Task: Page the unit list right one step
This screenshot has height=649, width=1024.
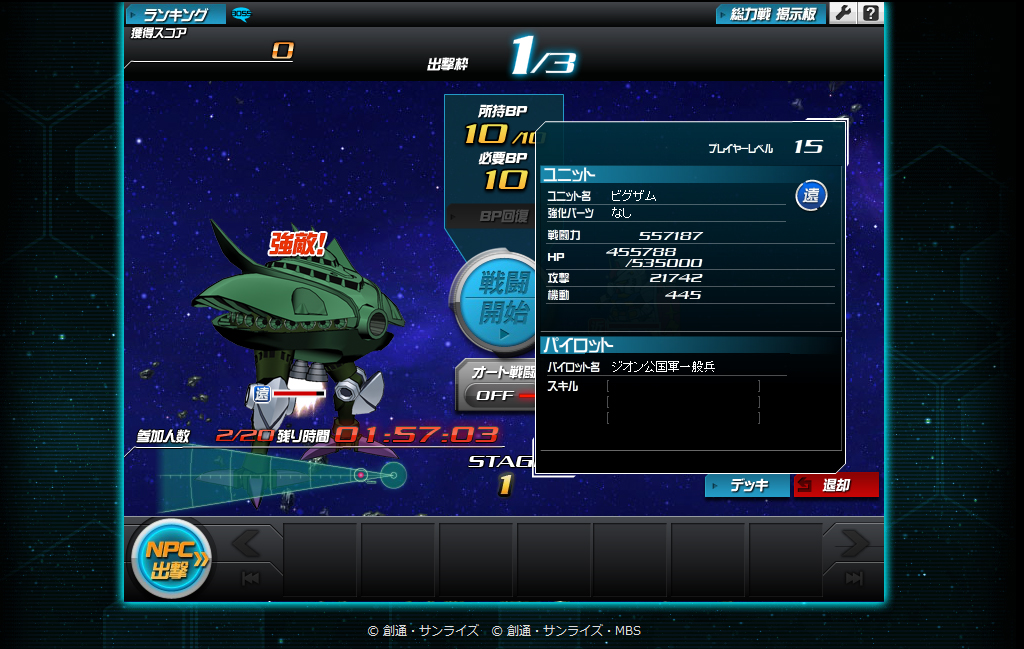Action: pos(853,543)
